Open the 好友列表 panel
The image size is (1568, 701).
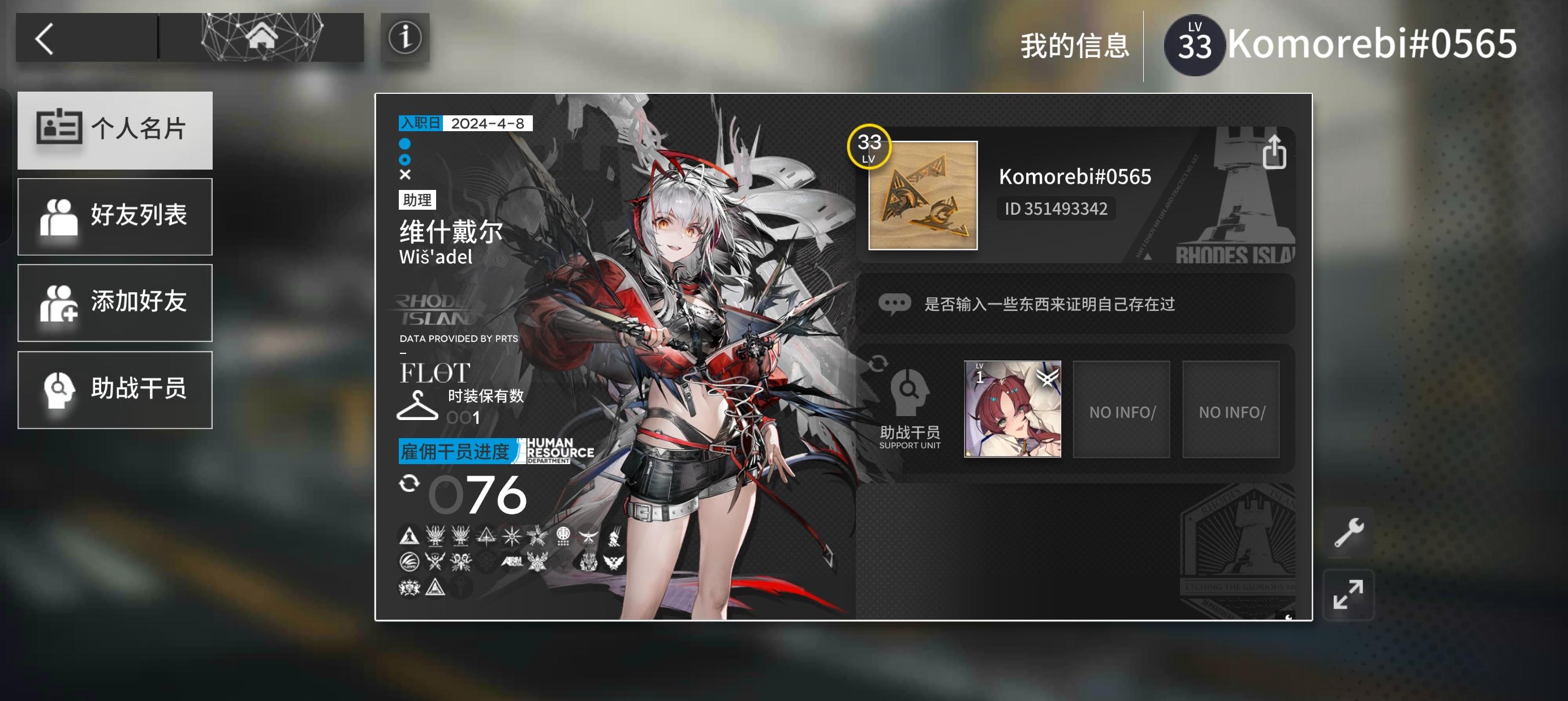tap(114, 216)
